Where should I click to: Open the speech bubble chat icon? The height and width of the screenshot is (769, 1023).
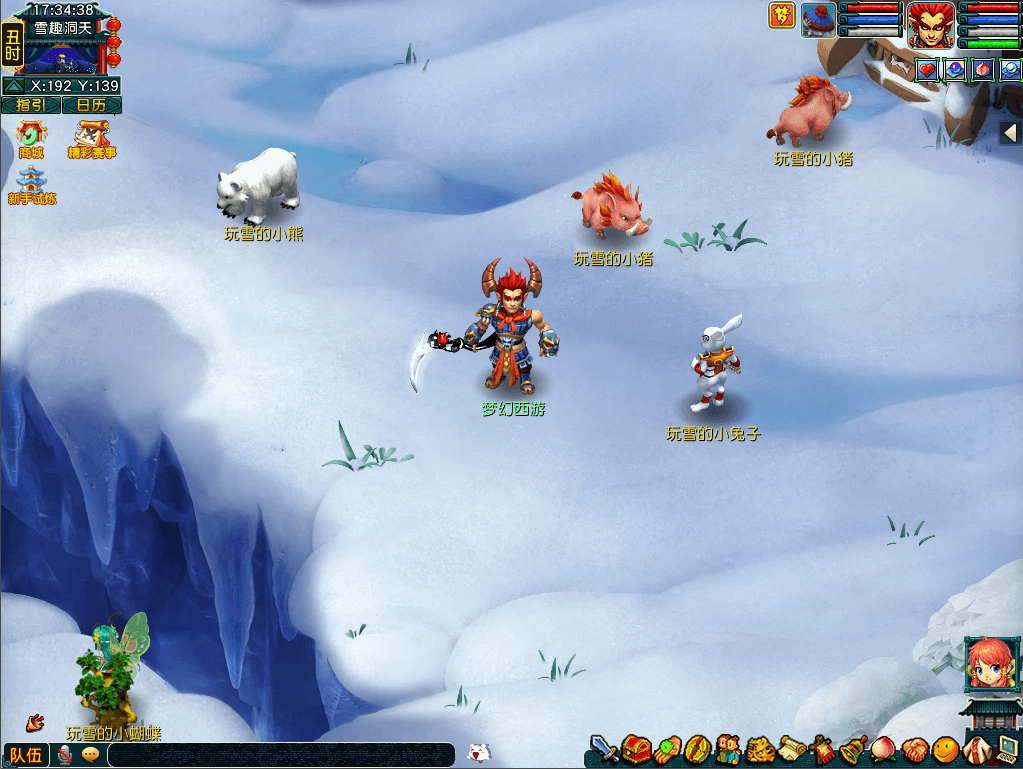(x=91, y=755)
